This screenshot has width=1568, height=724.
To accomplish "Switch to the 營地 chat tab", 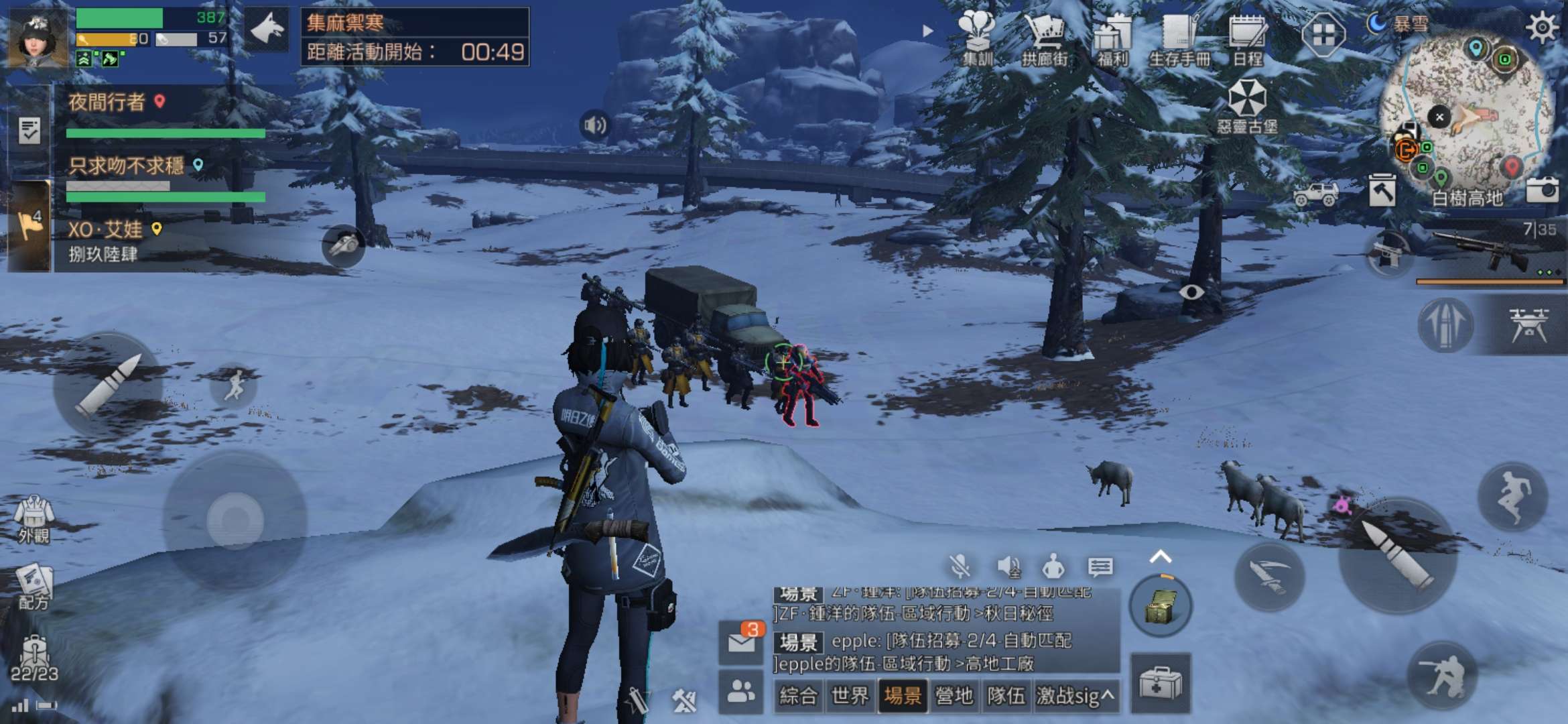I will tap(954, 696).
